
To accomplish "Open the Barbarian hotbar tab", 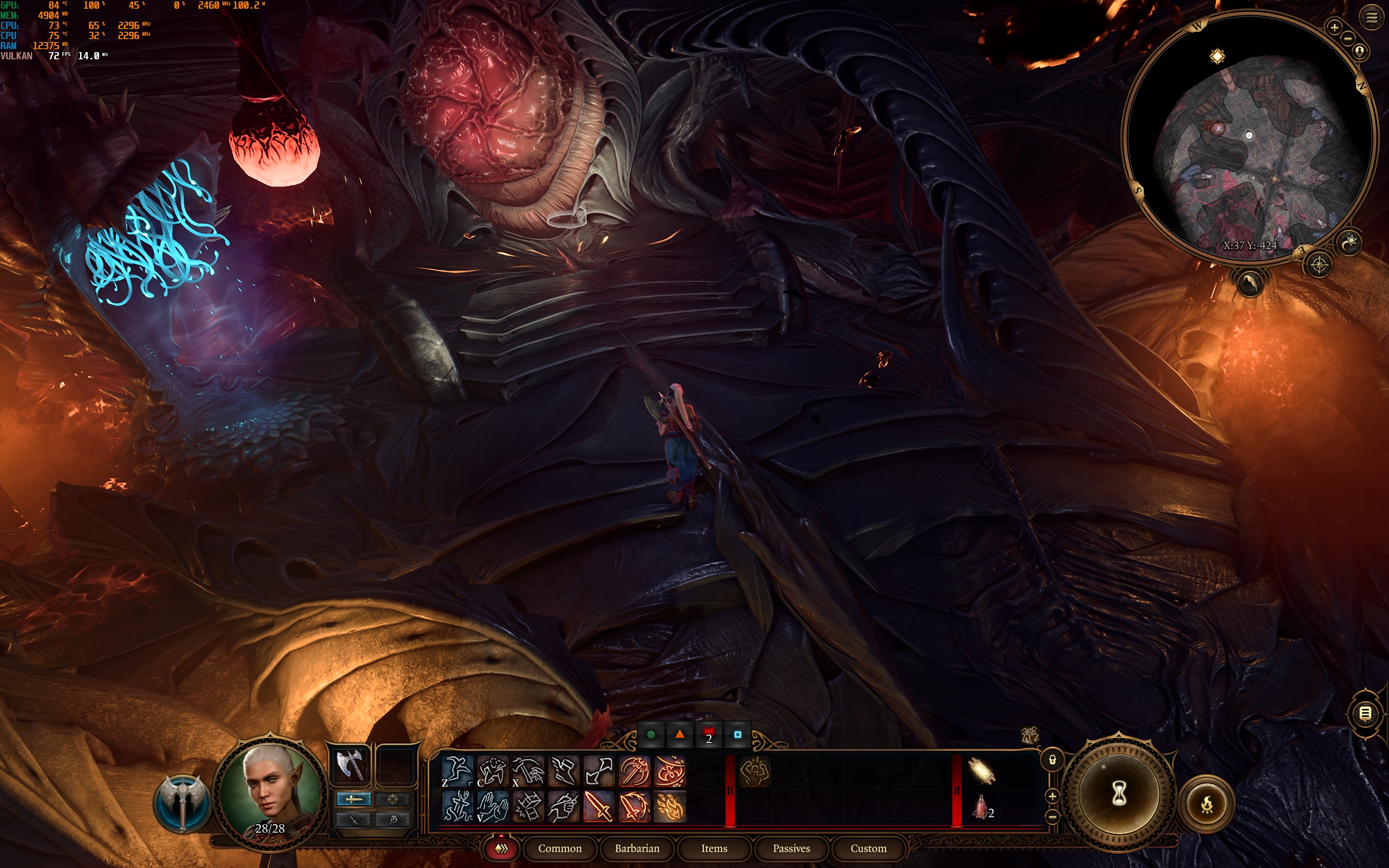I will [637, 848].
